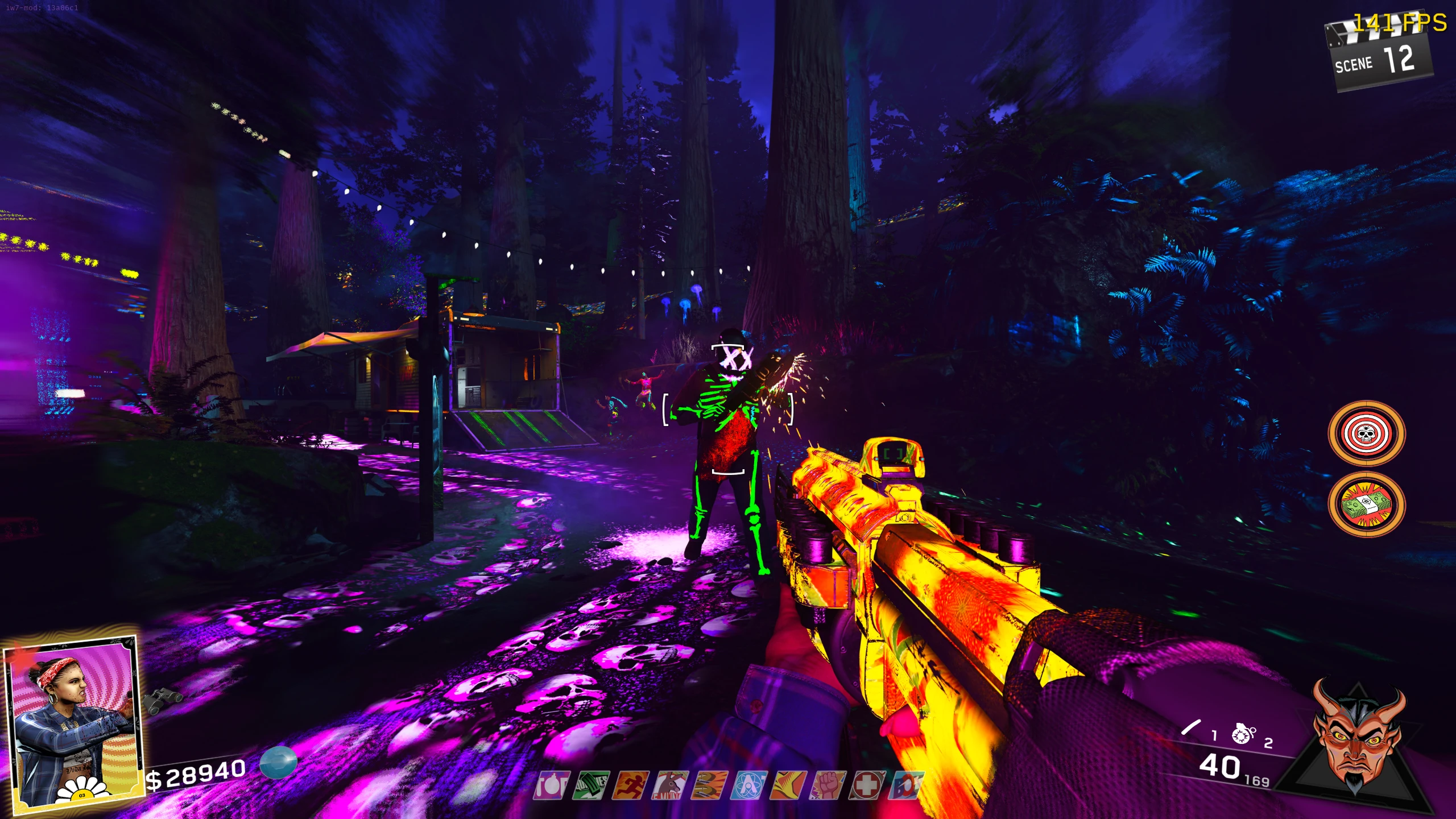Select the Slappy Taffy hand perk icon
The width and height of the screenshot is (1456, 819).
788,785
